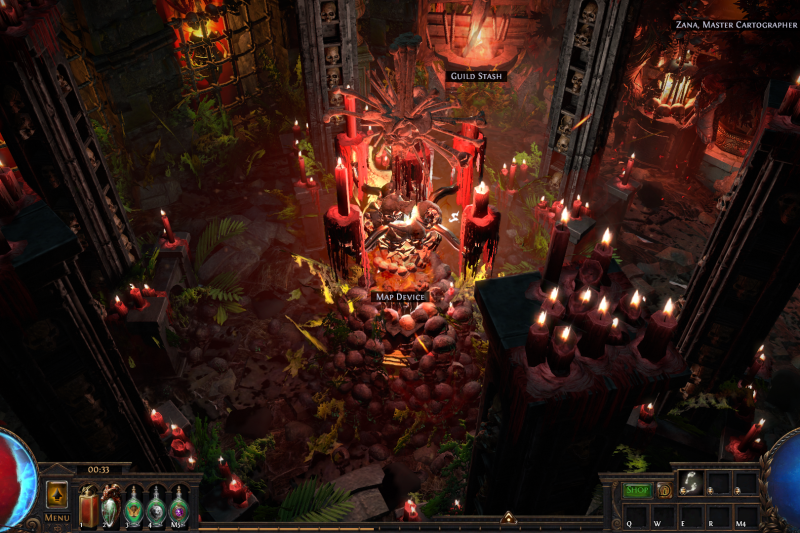
Task: Click the gold coin icon beside Shop
Action: click(663, 490)
